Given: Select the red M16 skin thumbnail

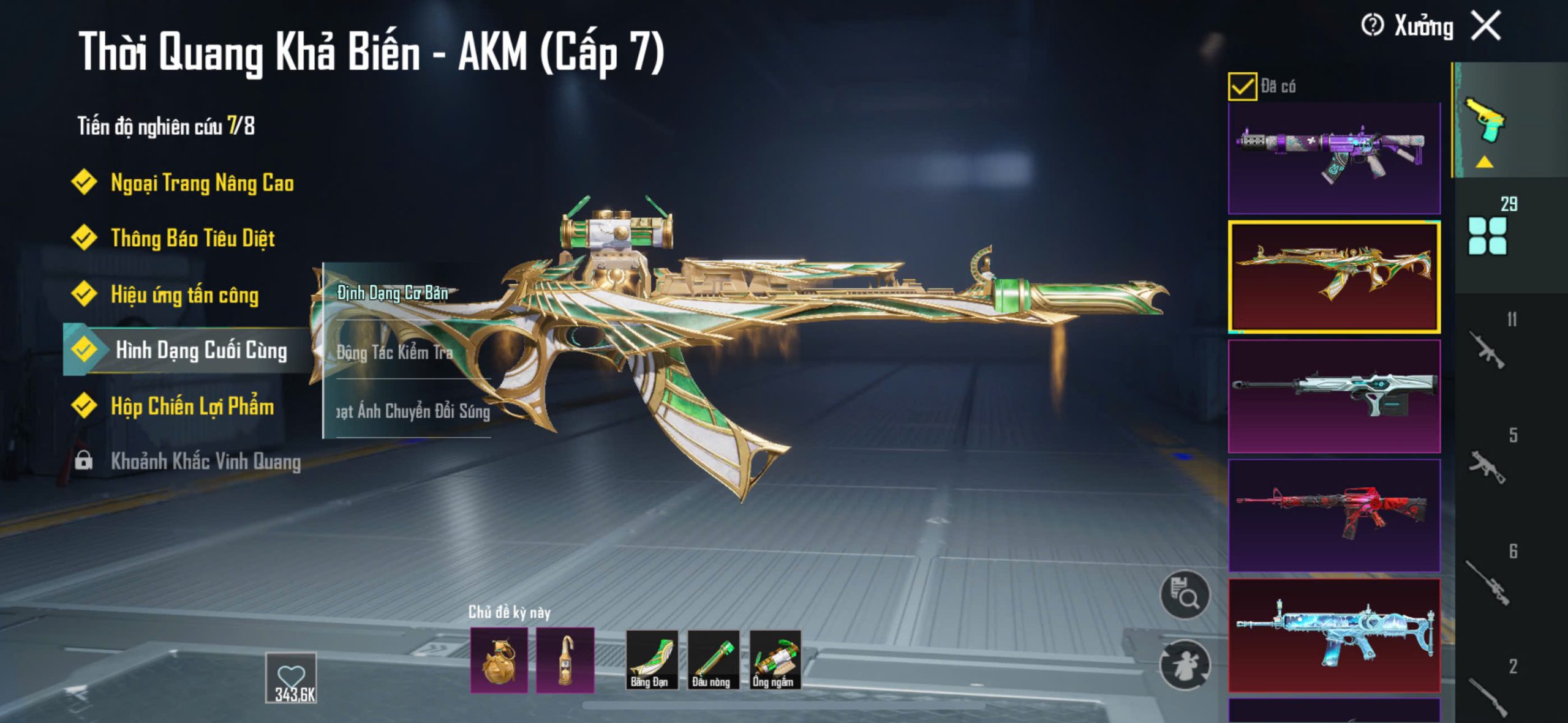Looking at the screenshot, I should click(x=1334, y=515).
